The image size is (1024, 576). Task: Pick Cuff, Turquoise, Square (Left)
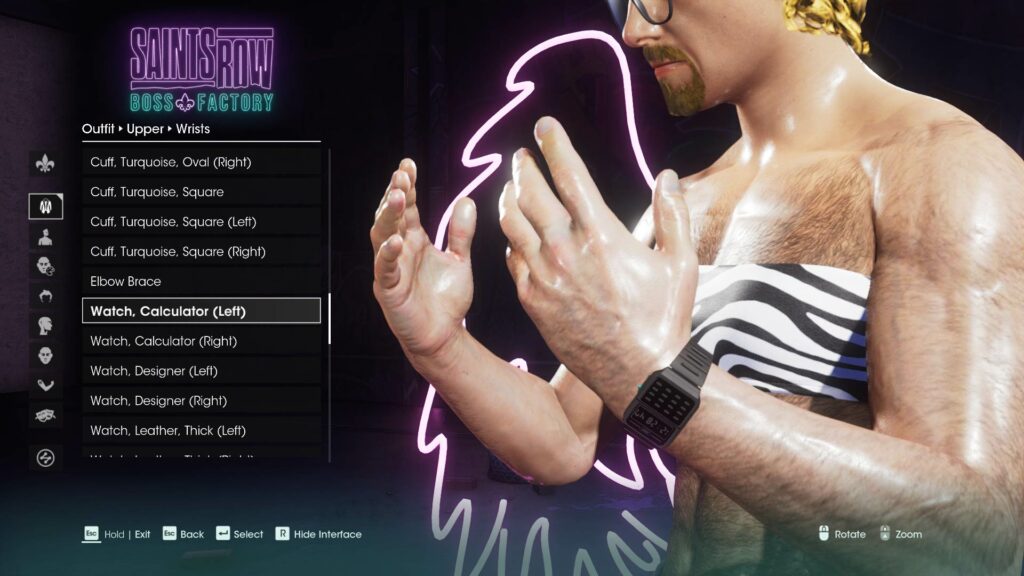coord(201,222)
